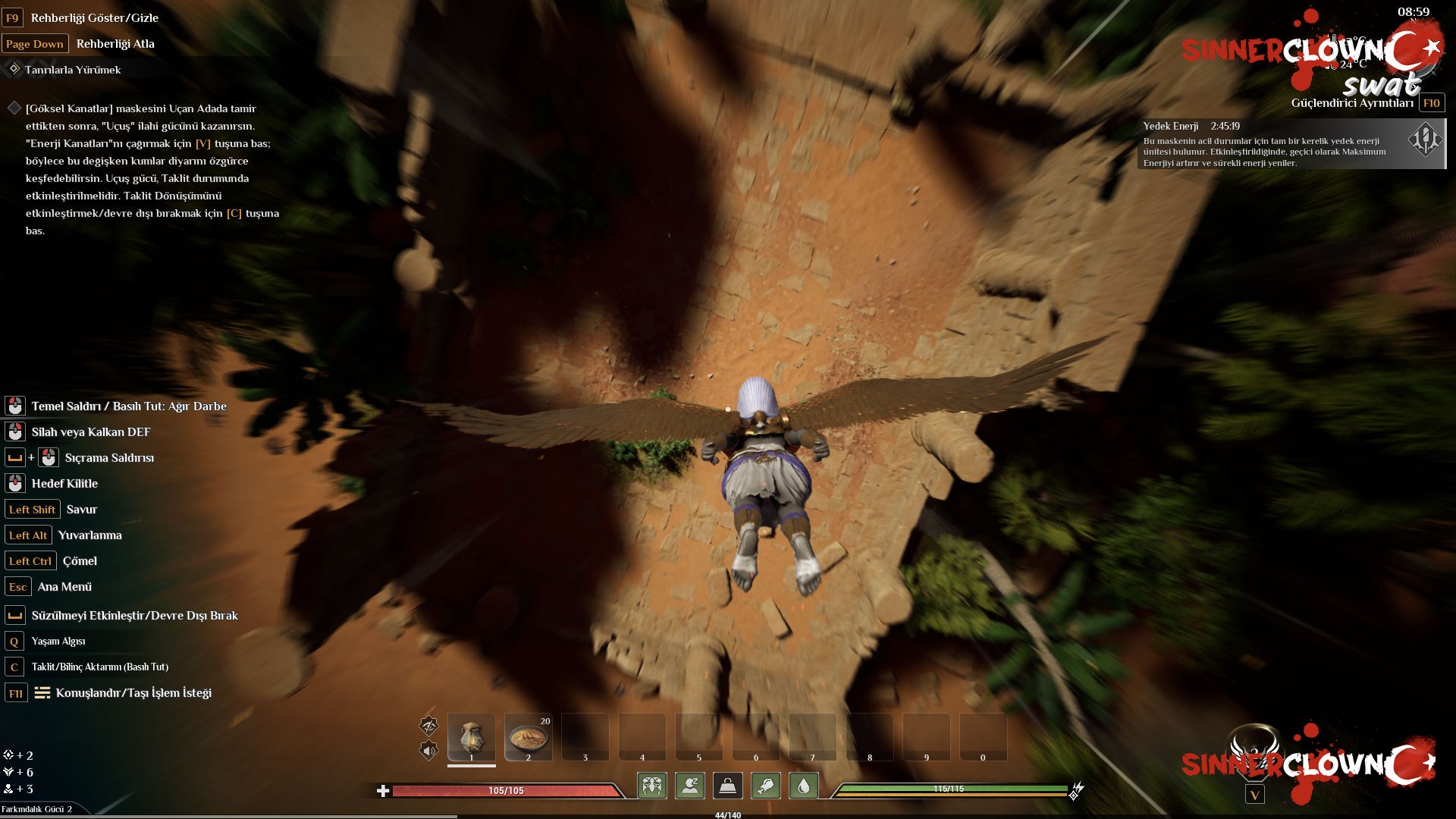Viewport: 1456px width, 819px height.
Task: Check the carry weight status icon
Action: (x=727, y=786)
